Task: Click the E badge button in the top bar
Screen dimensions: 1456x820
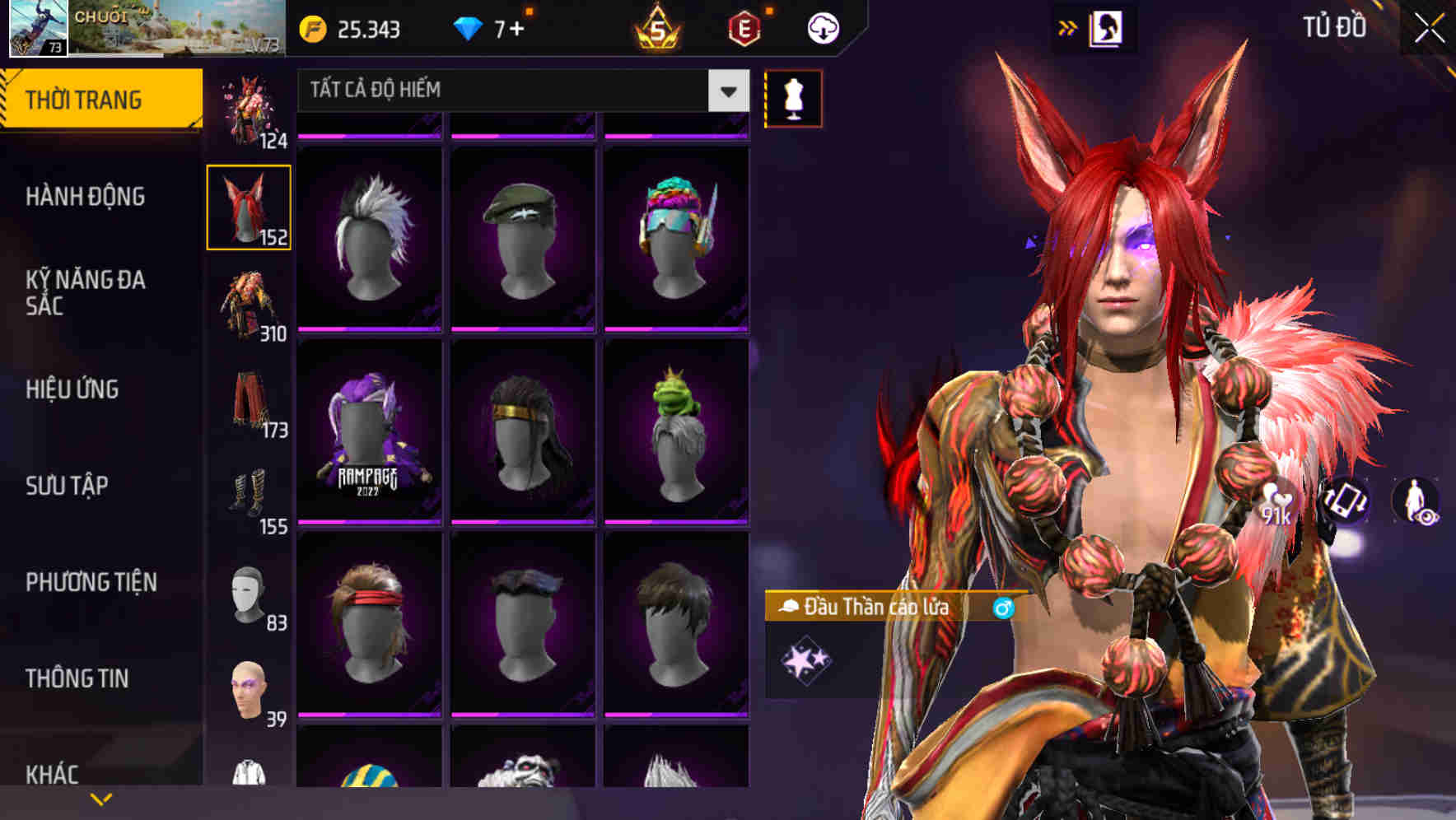Action: 745,27
